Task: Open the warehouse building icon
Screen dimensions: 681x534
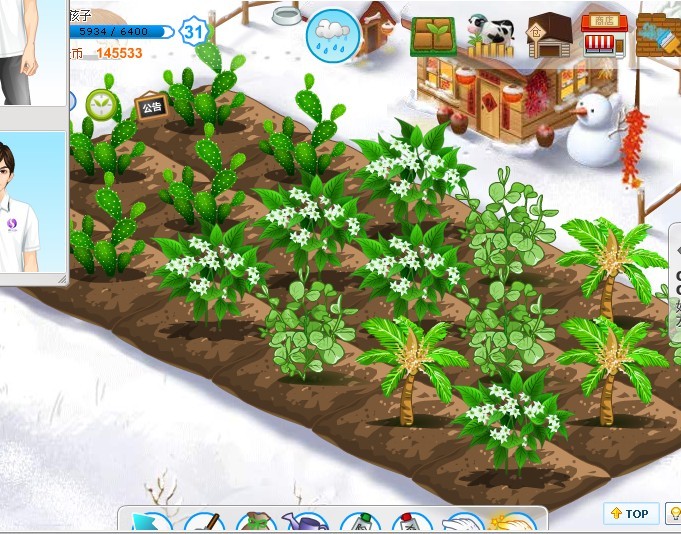Action: coord(549,35)
